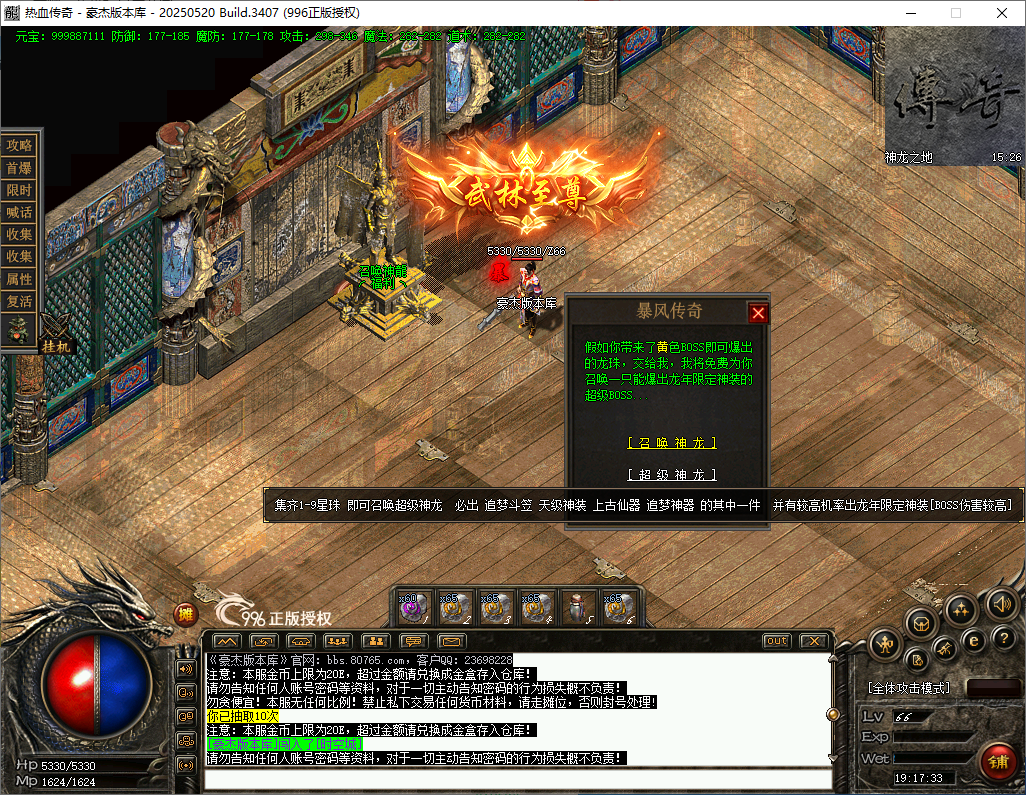1026x795 pixels.
Task: Show the 限时 timed events panel
Action: click(x=20, y=190)
